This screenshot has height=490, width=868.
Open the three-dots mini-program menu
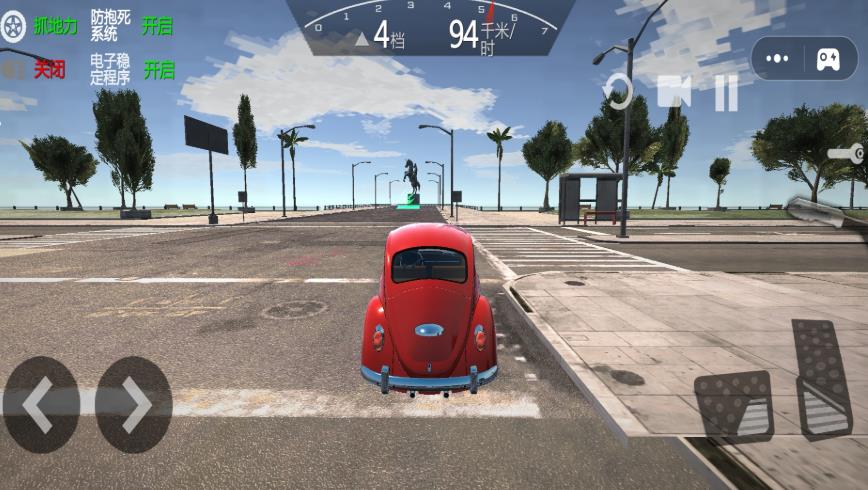(x=778, y=59)
